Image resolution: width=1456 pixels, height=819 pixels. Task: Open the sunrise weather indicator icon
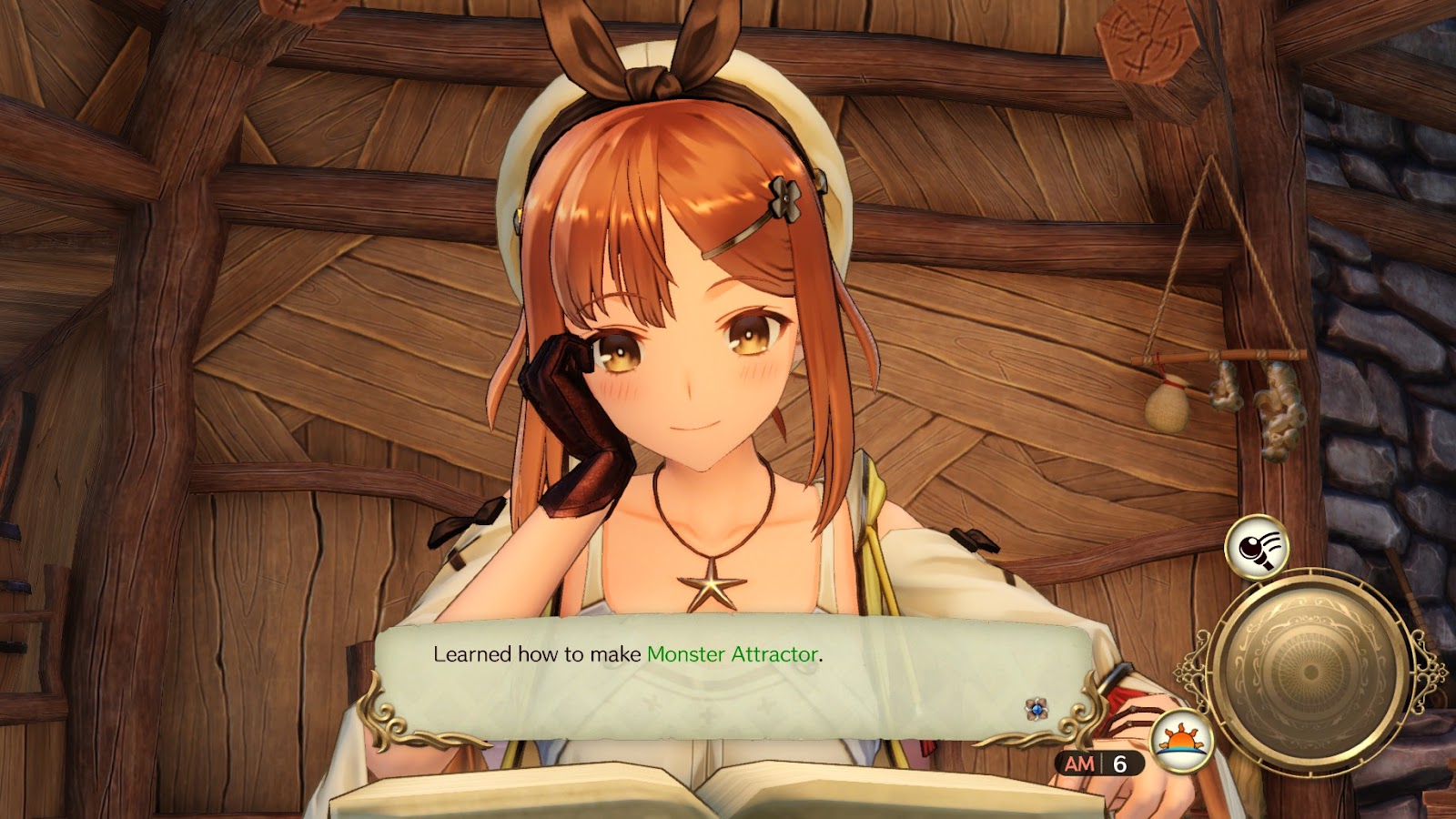coord(1180,740)
